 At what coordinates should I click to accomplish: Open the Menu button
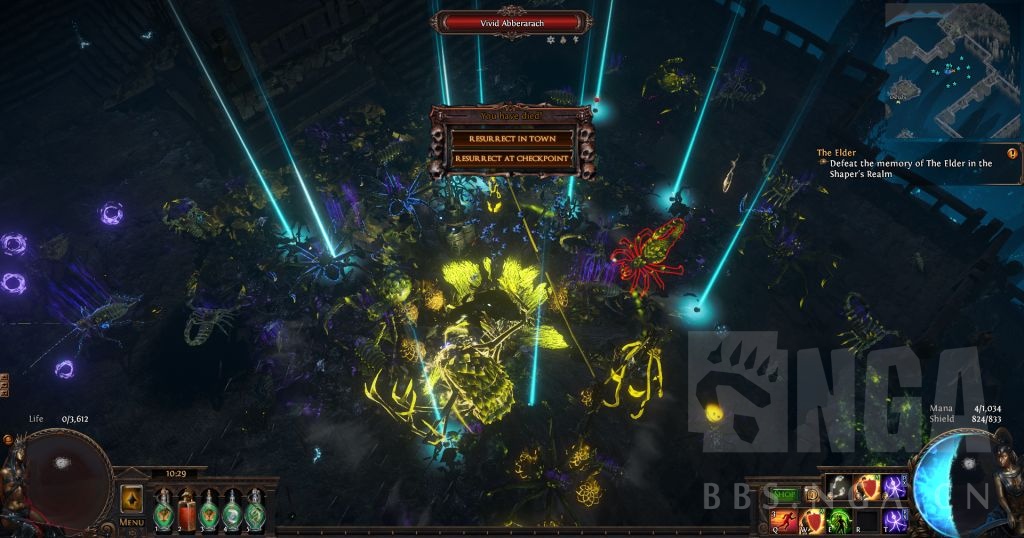pos(132,522)
